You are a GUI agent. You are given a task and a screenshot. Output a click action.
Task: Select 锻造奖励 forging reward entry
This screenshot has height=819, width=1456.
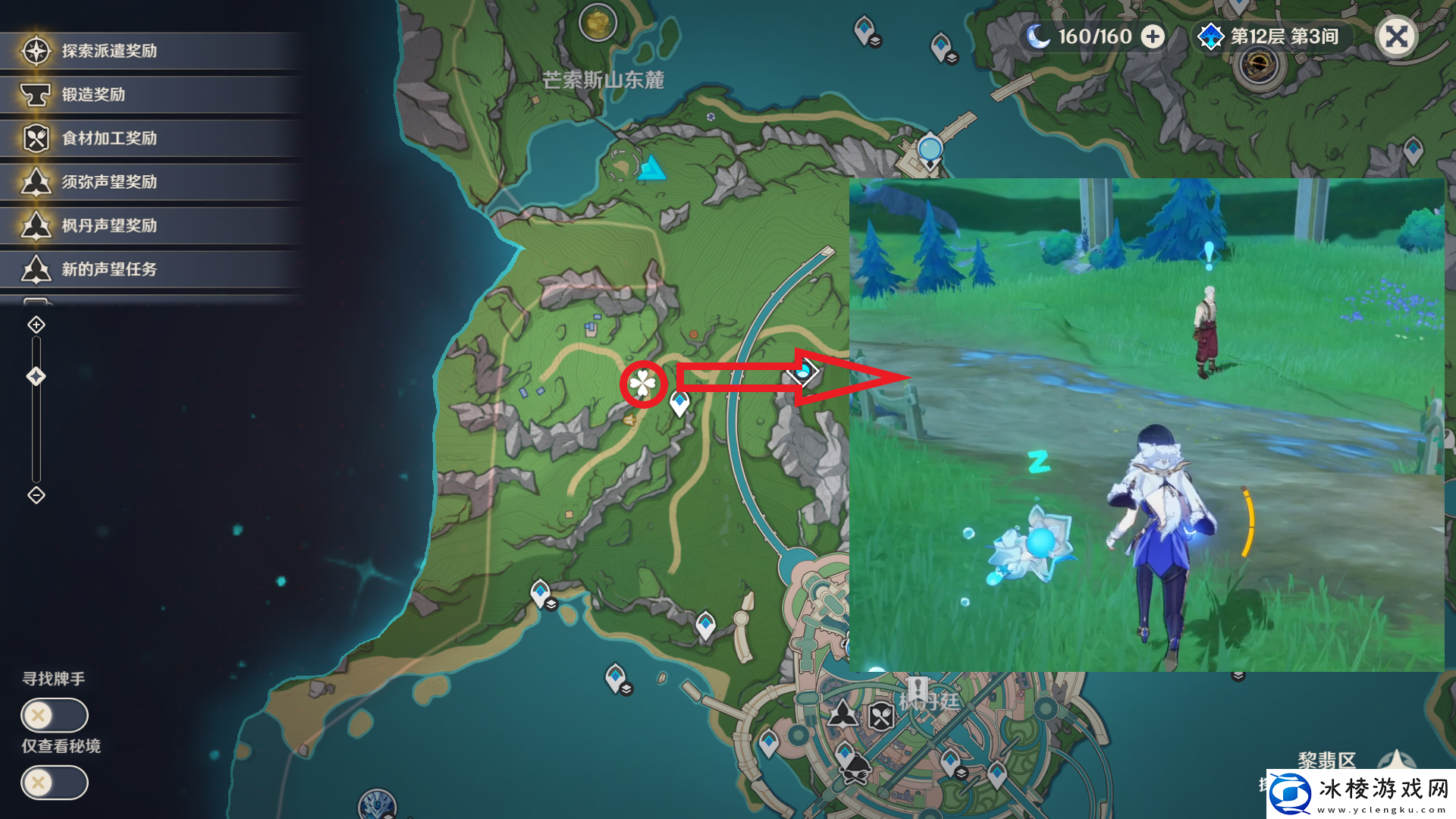pyautogui.click(x=93, y=95)
